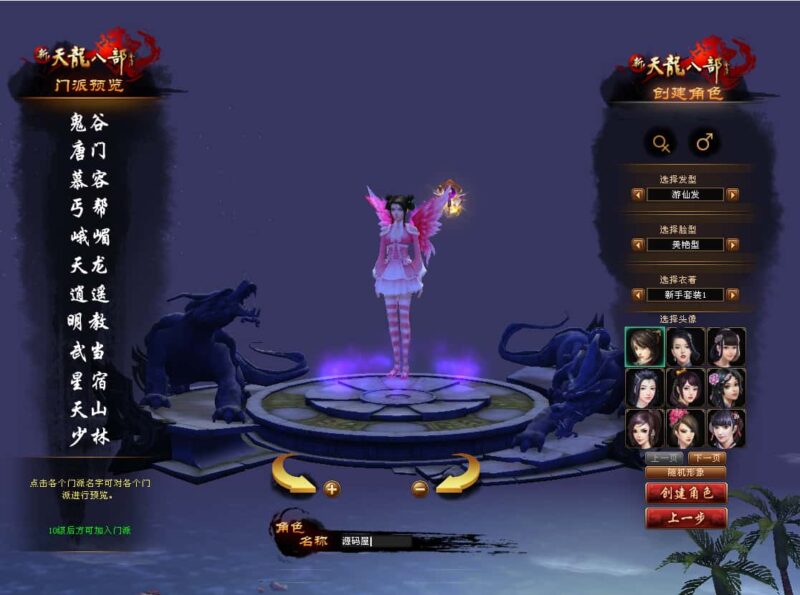Select the 武当 sect entry
This screenshot has height=595, width=800.
(x=89, y=351)
